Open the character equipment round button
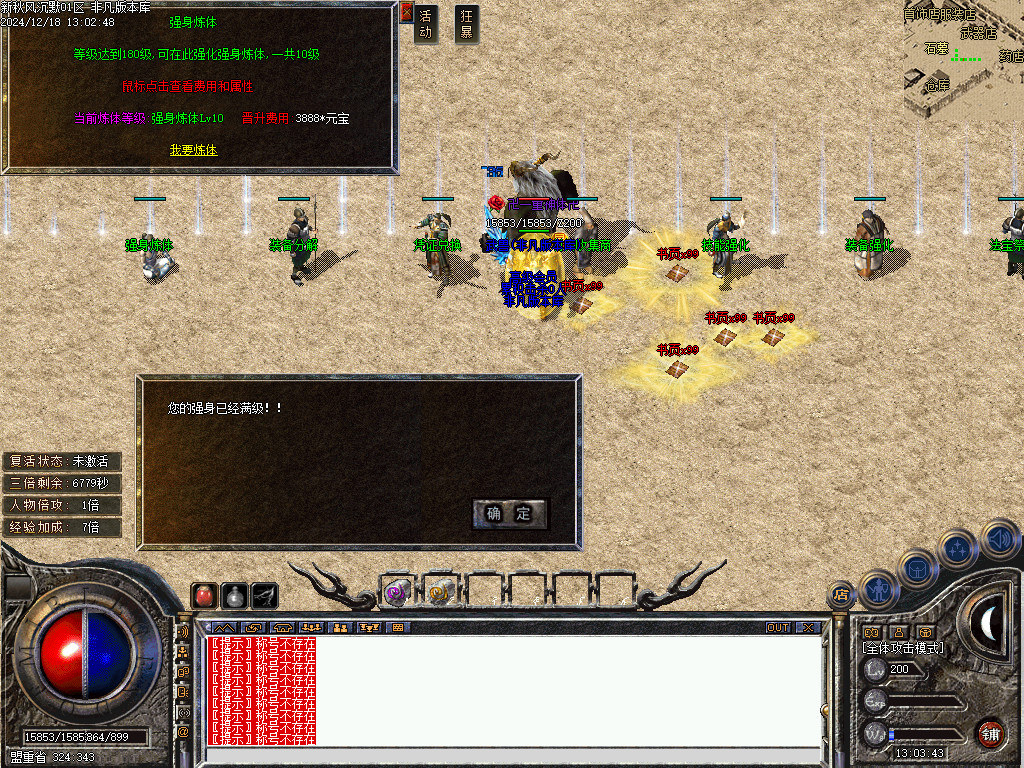The image size is (1024, 768). [880, 590]
